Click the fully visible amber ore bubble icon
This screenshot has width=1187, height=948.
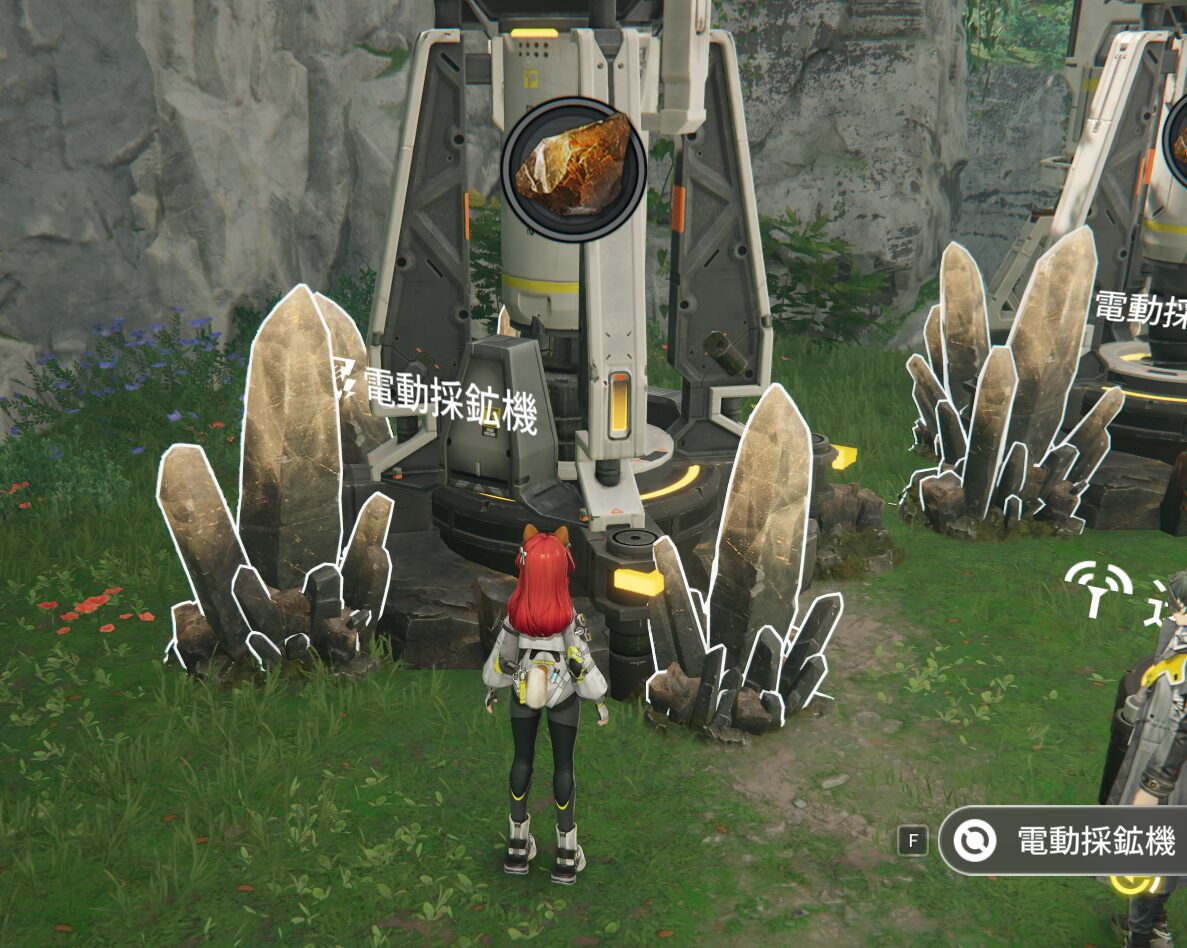[x=573, y=168]
